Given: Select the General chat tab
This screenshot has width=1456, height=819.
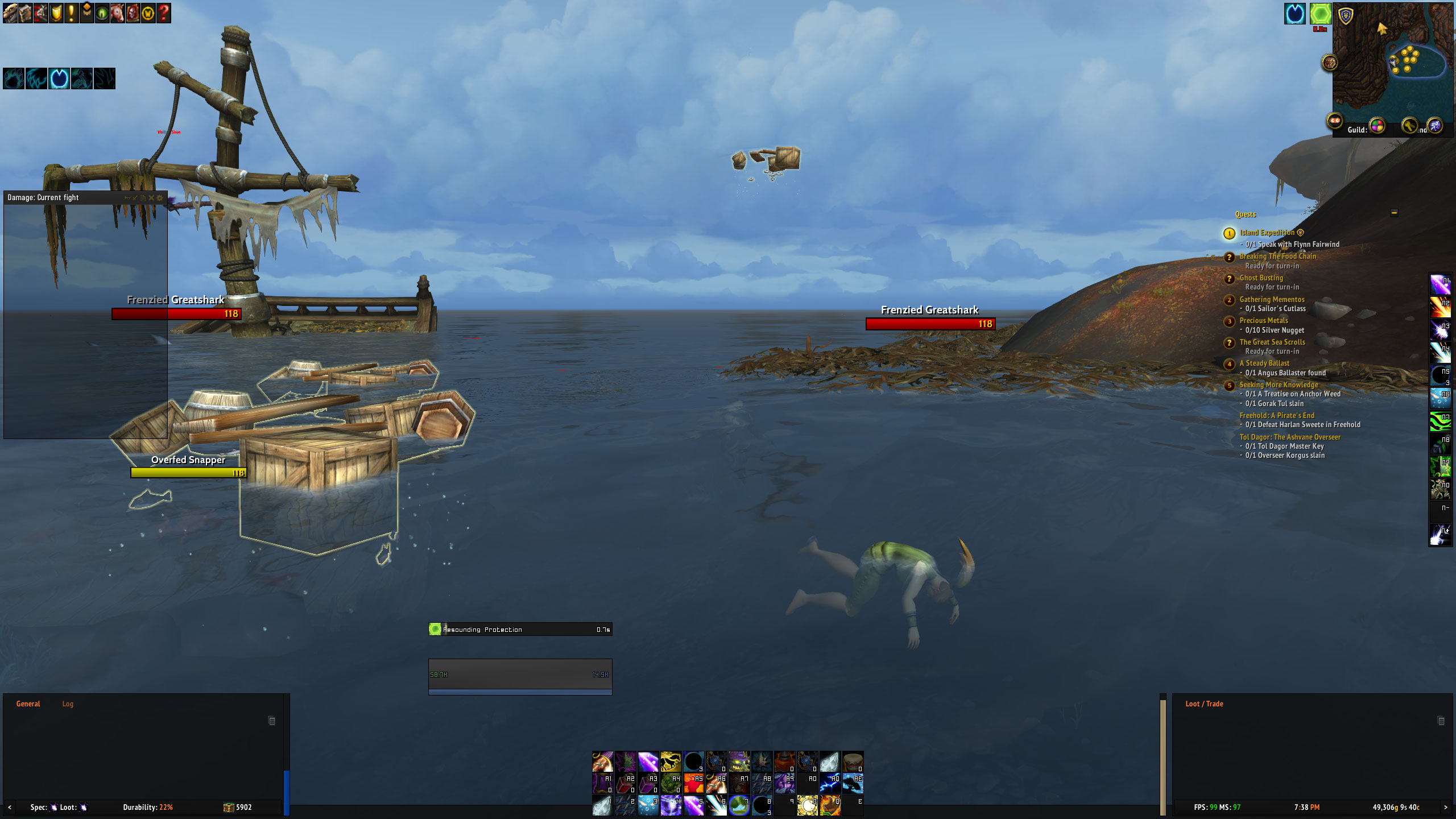Looking at the screenshot, I should 28,704.
